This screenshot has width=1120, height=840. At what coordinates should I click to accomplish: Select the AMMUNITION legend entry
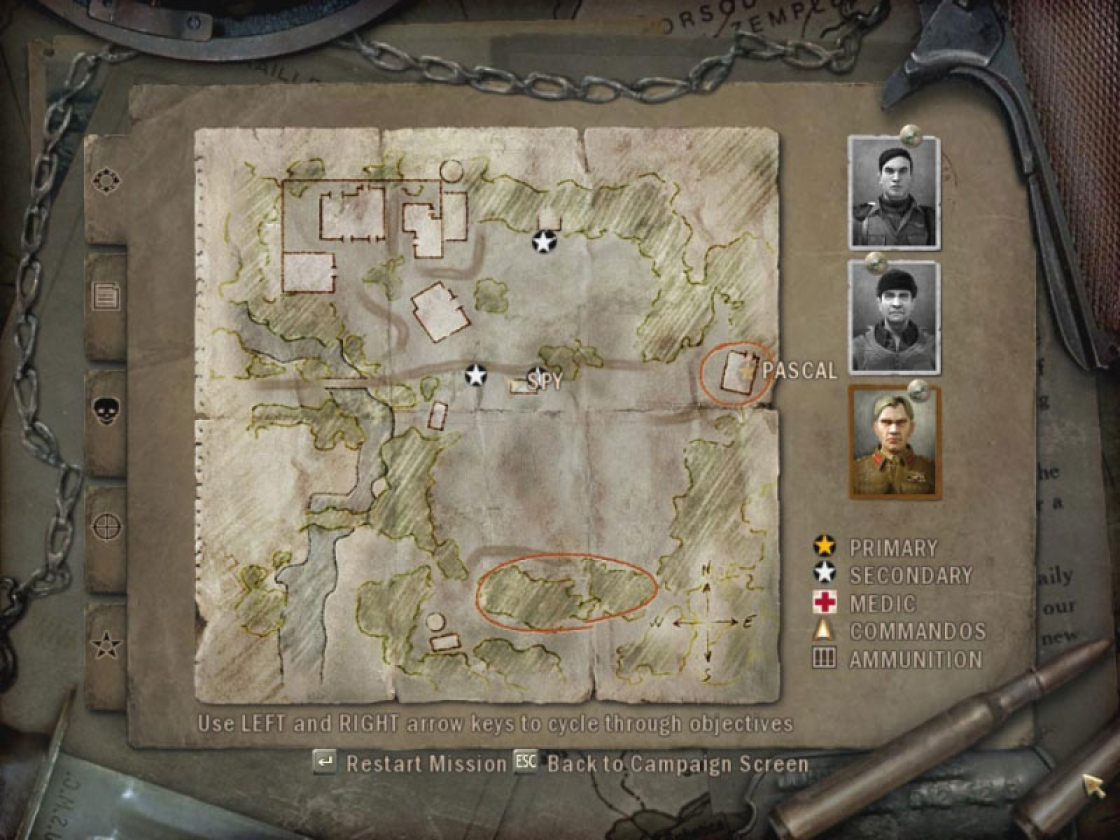pyautogui.click(x=900, y=659)
